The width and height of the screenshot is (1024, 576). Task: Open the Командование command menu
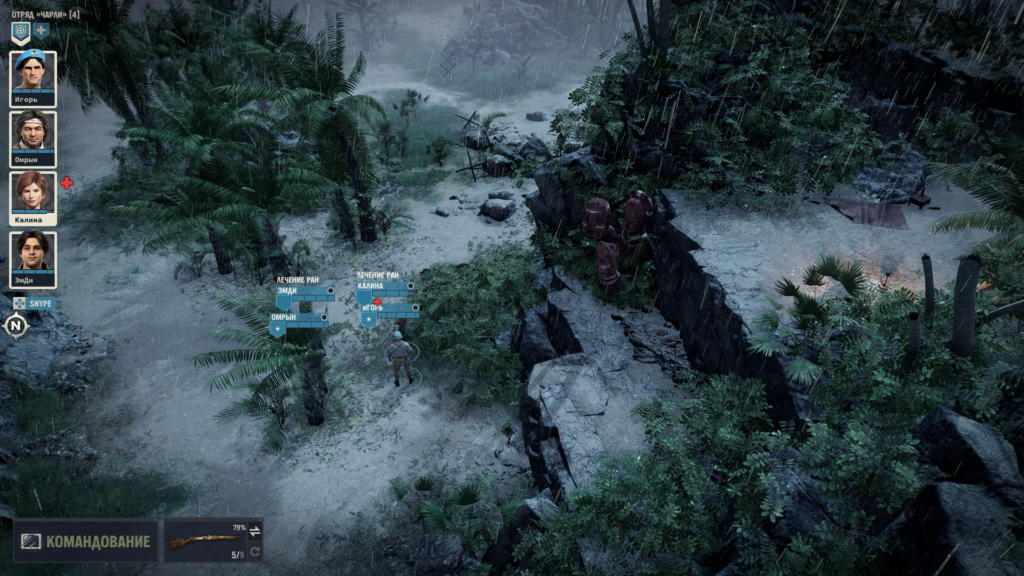point(86,541)
